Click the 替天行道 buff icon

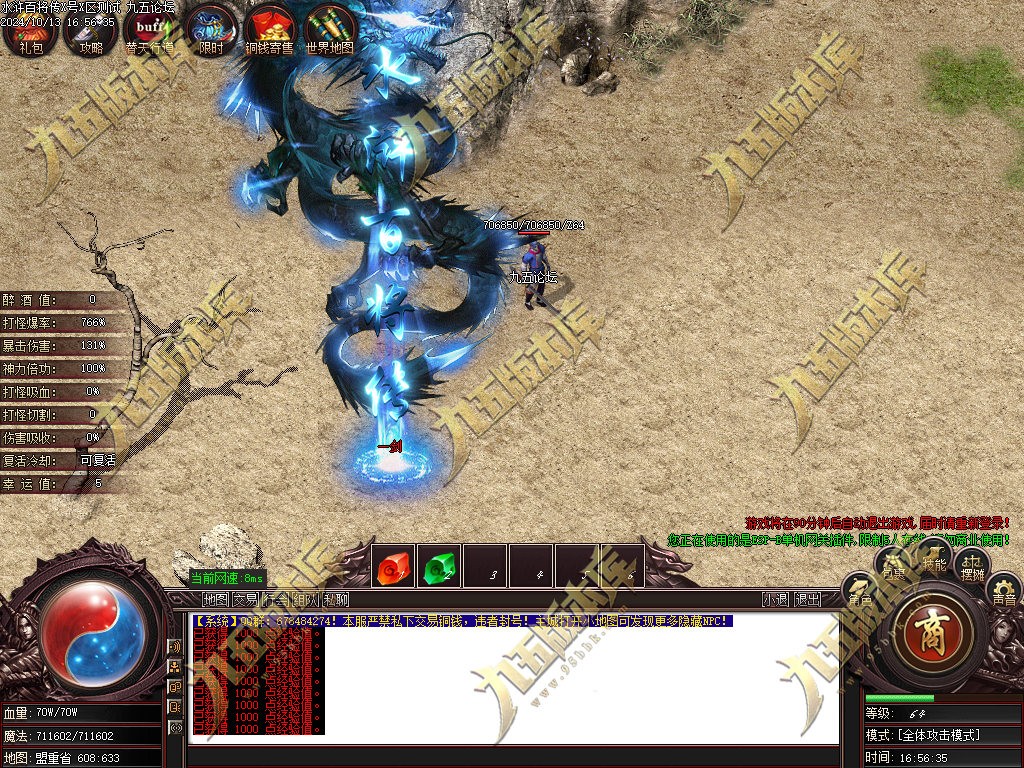pos(150,32)
